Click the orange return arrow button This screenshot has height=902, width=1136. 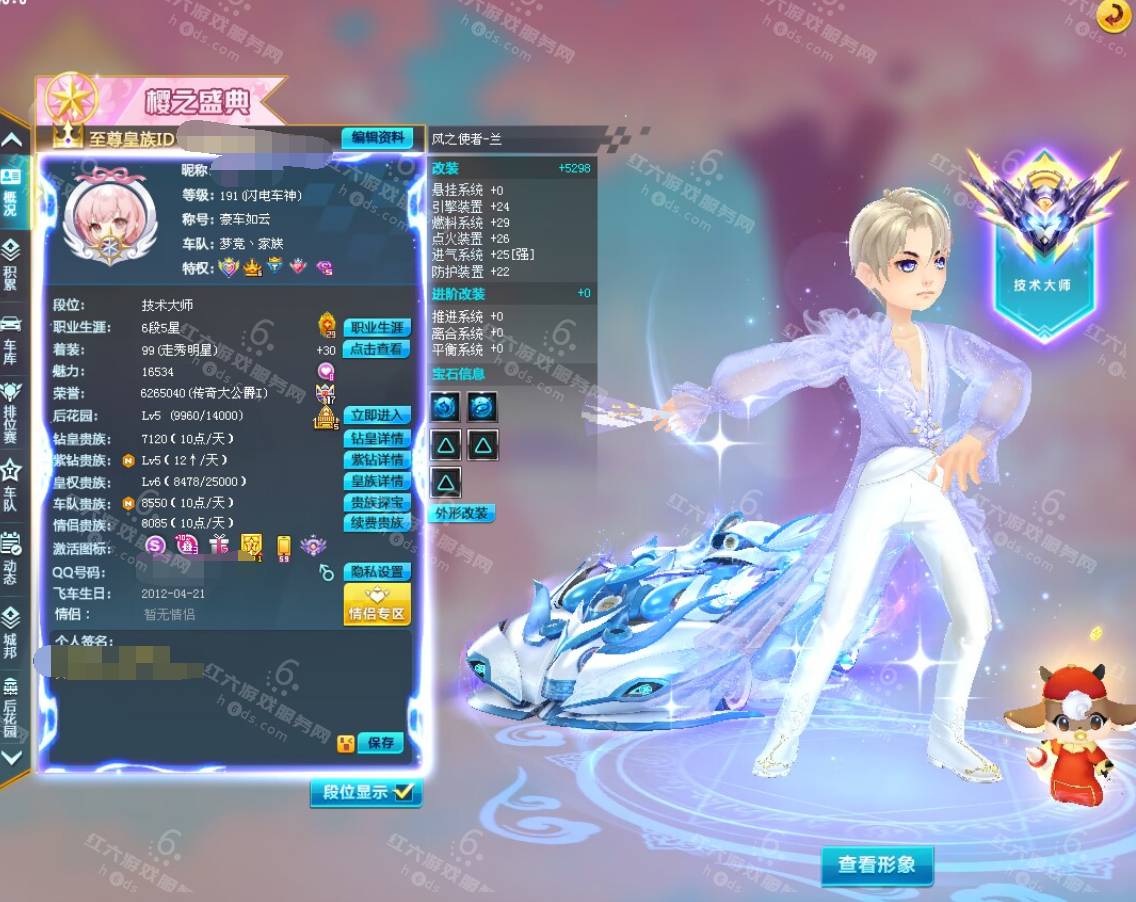1112,15
